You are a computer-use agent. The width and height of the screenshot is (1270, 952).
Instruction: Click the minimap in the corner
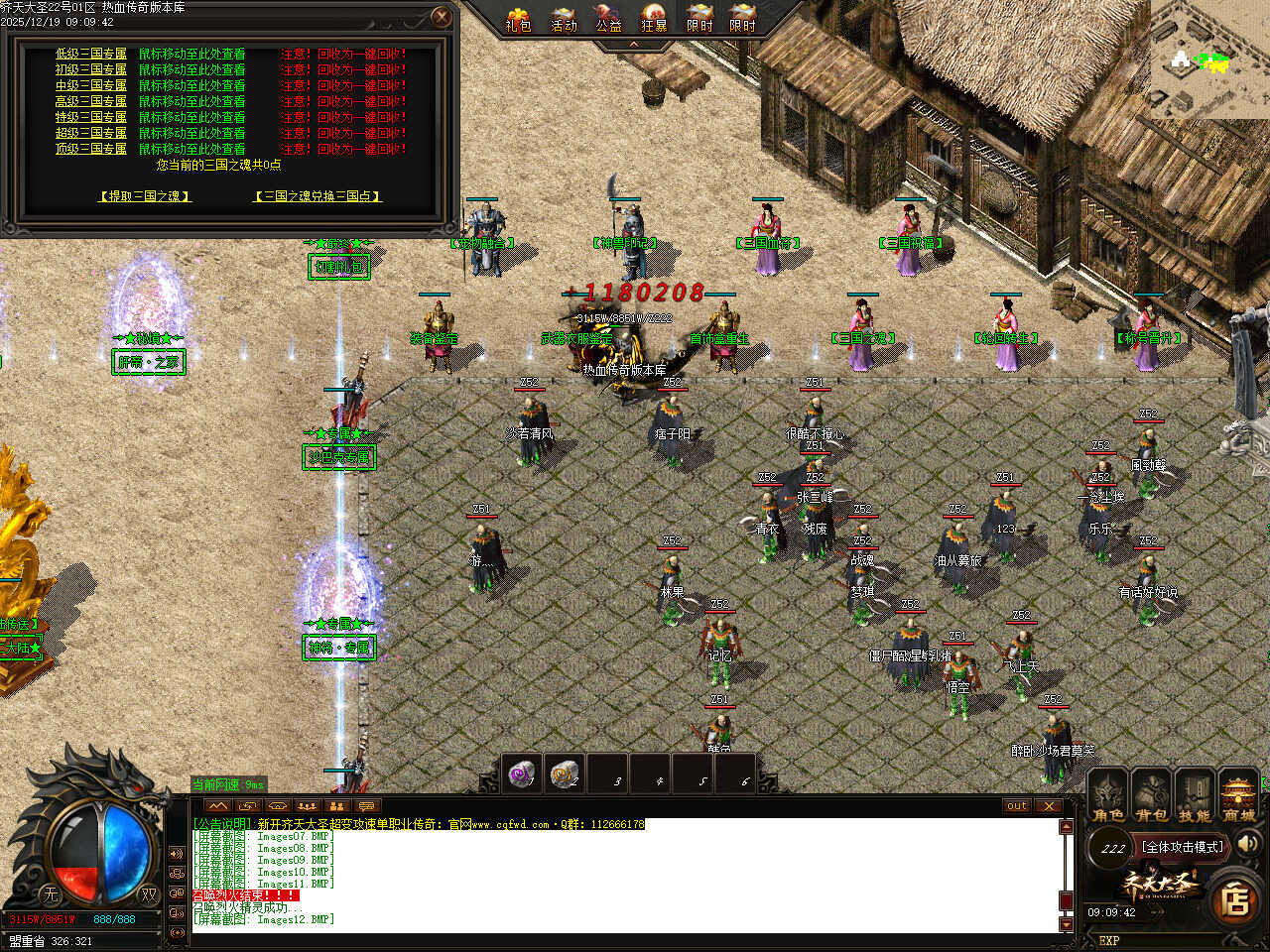[1210, 59]
